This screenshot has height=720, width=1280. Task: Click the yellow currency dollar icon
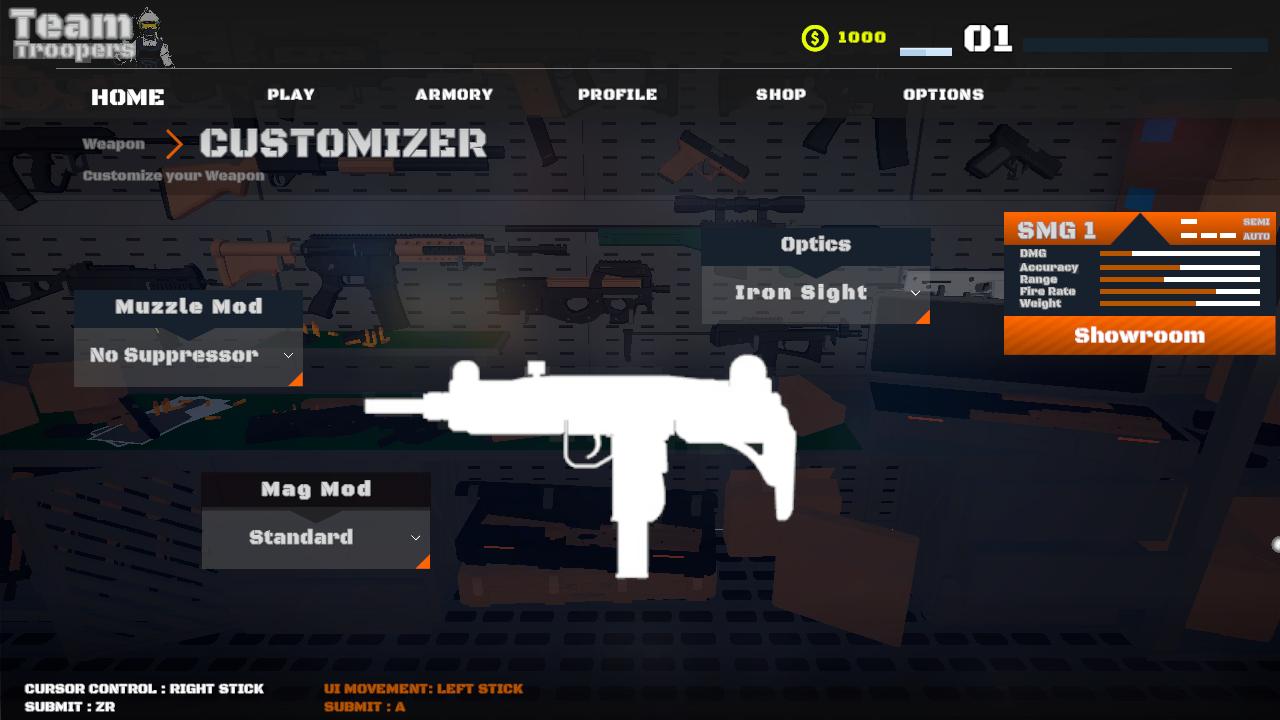tap(814, 38)
